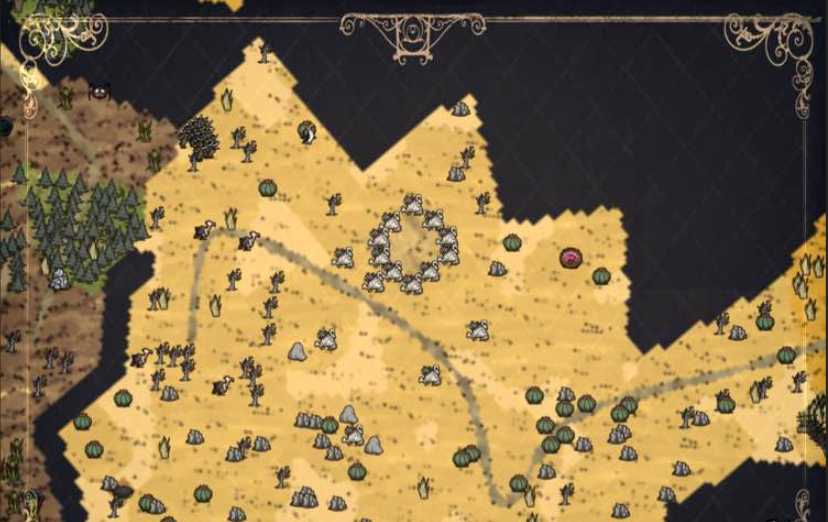Click the pink wormhole marker on the map
Screen dimensions: 828x522
pos(571,258)
